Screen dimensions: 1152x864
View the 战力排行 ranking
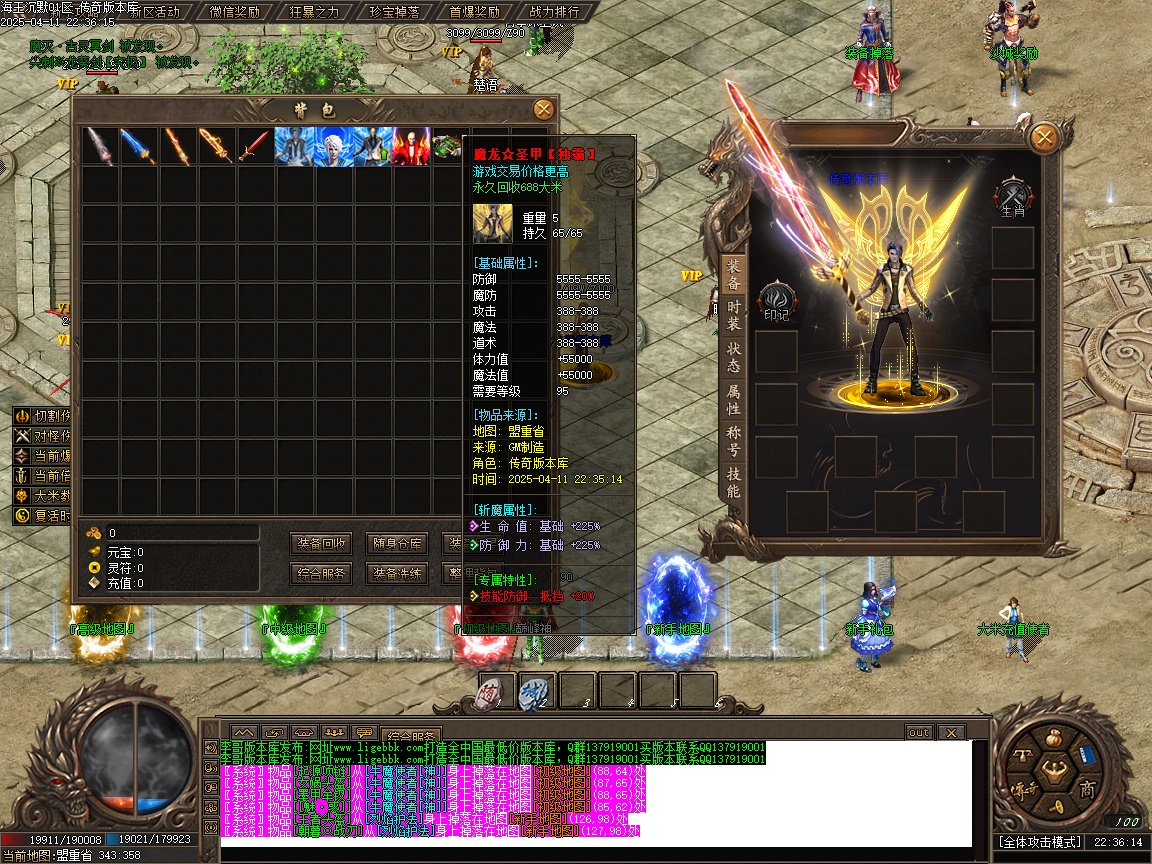click(x=553, y=12)
